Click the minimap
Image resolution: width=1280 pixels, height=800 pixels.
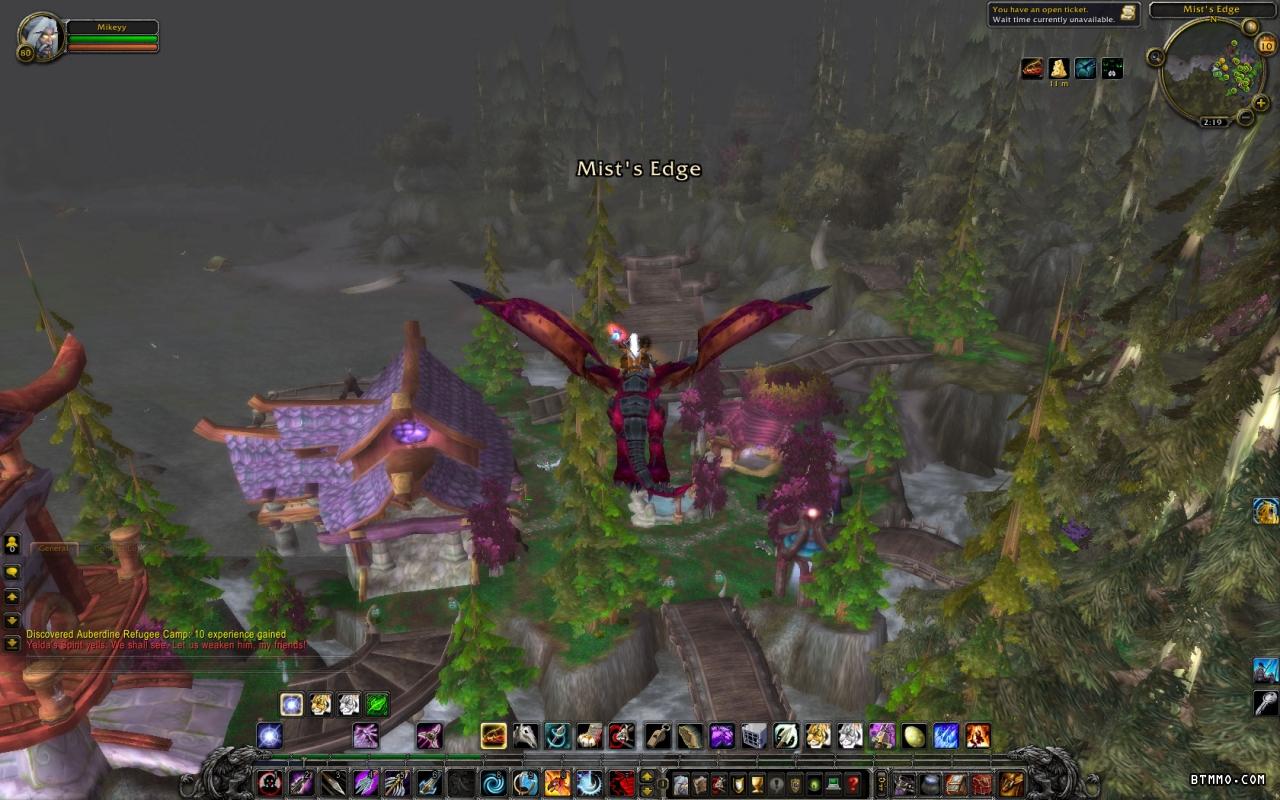click(x=1208, y=68)
